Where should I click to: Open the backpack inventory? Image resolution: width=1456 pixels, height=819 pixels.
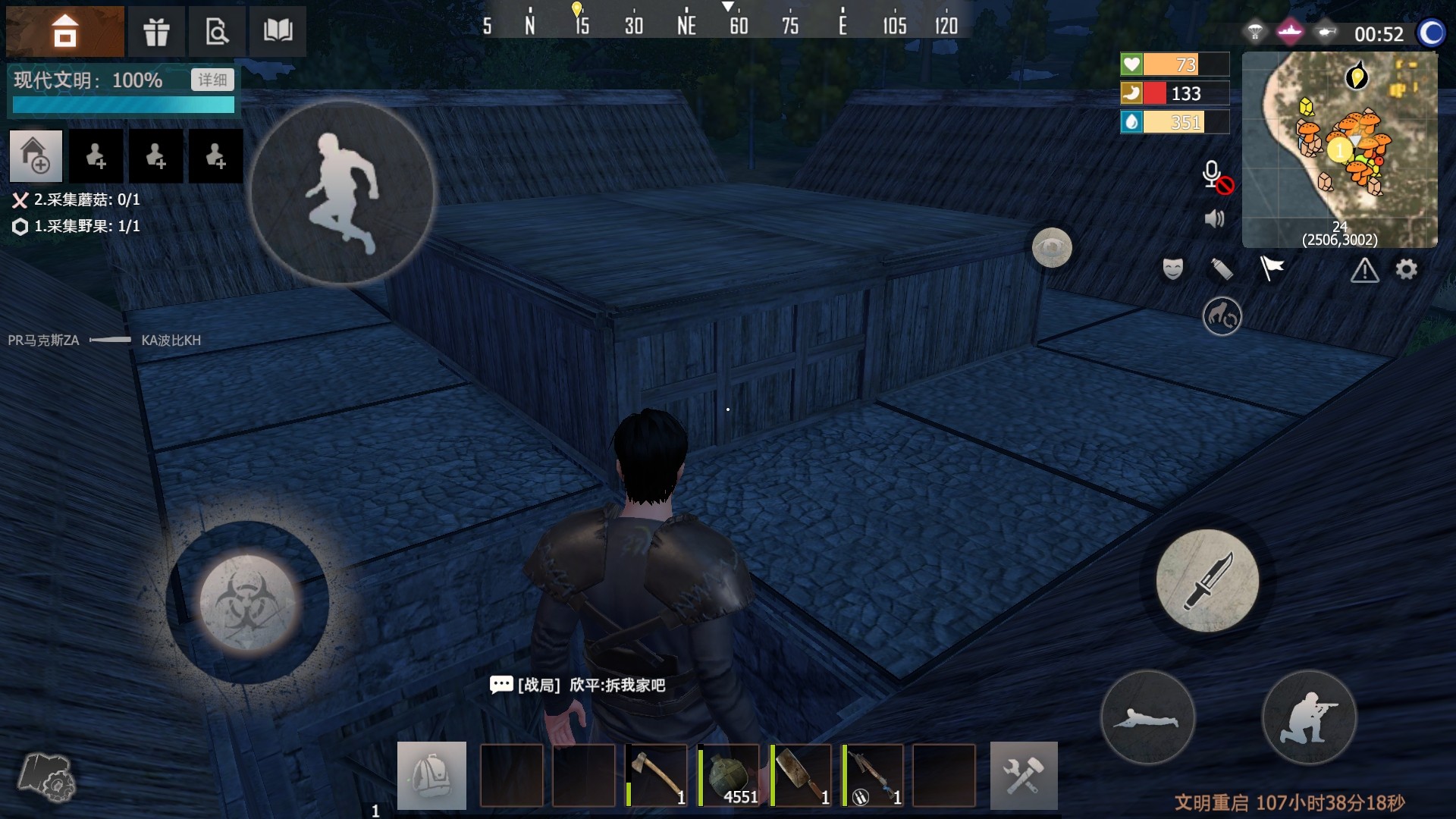click(x=431, y=775)
